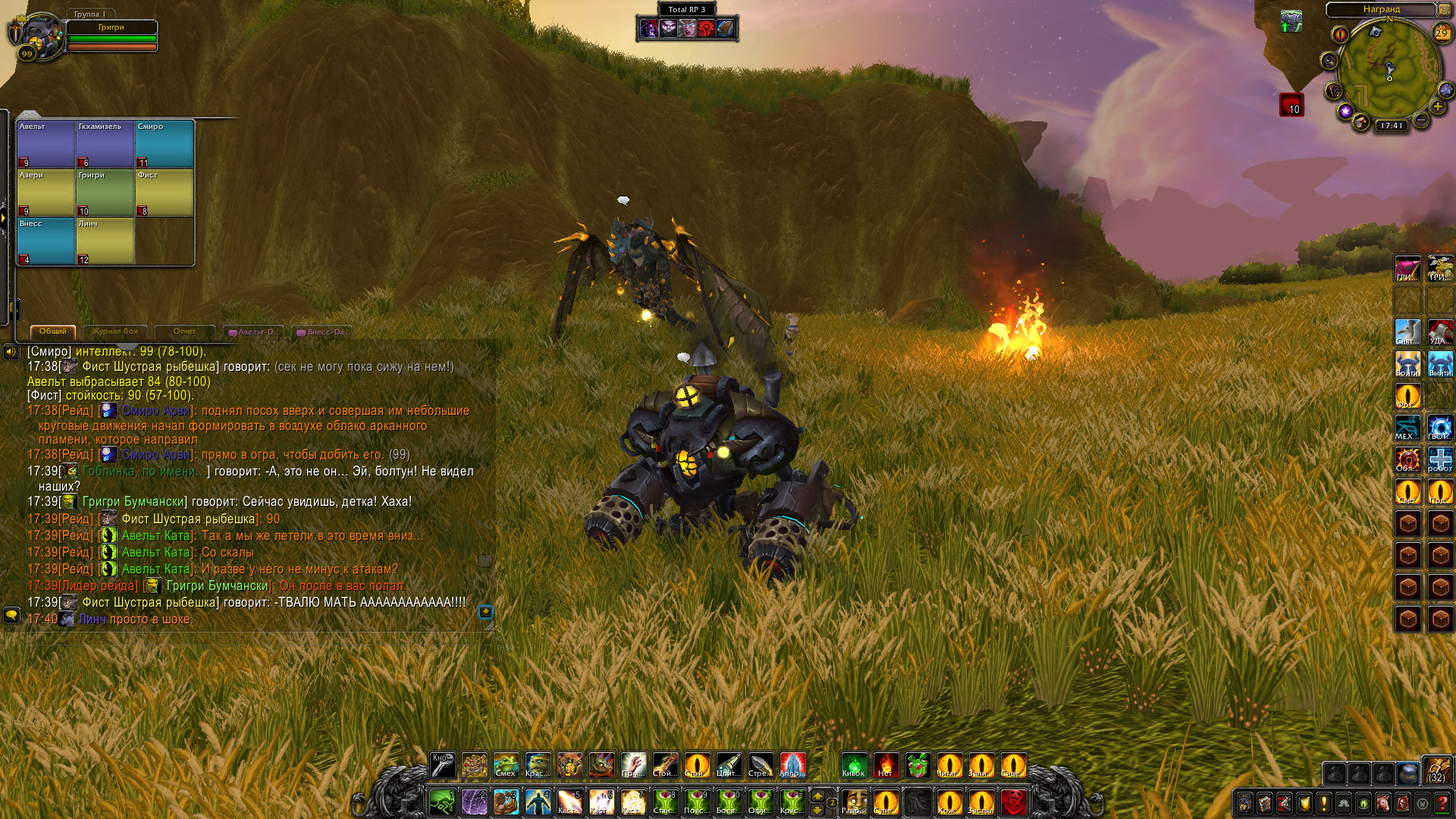Open the backpack showing 32 free slots
This screenshot has width=1456, height=819.
[x=1437, y=769]
